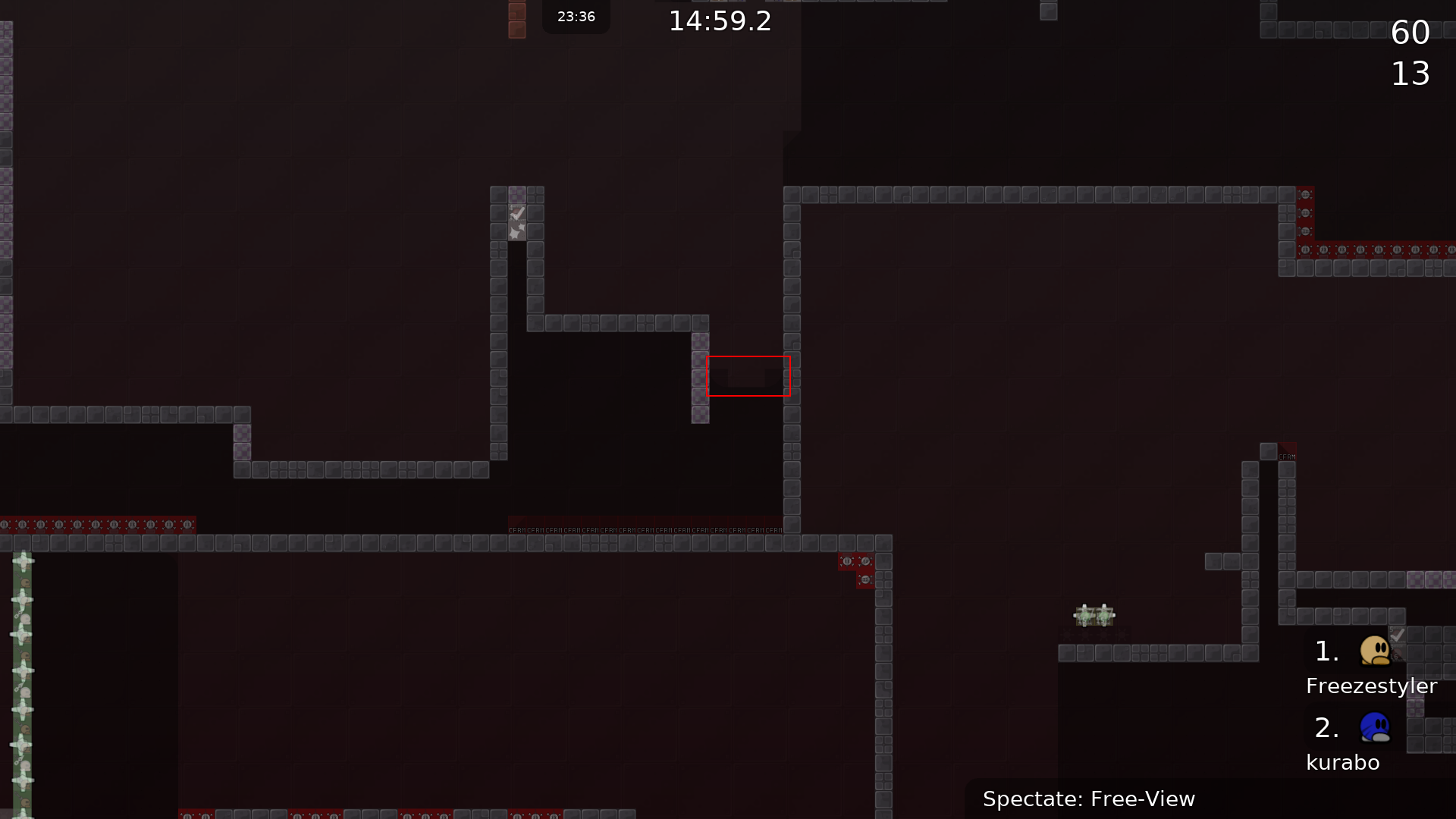Click inside the red selection rectangle

pyautogui.click(x=749, y=375)
